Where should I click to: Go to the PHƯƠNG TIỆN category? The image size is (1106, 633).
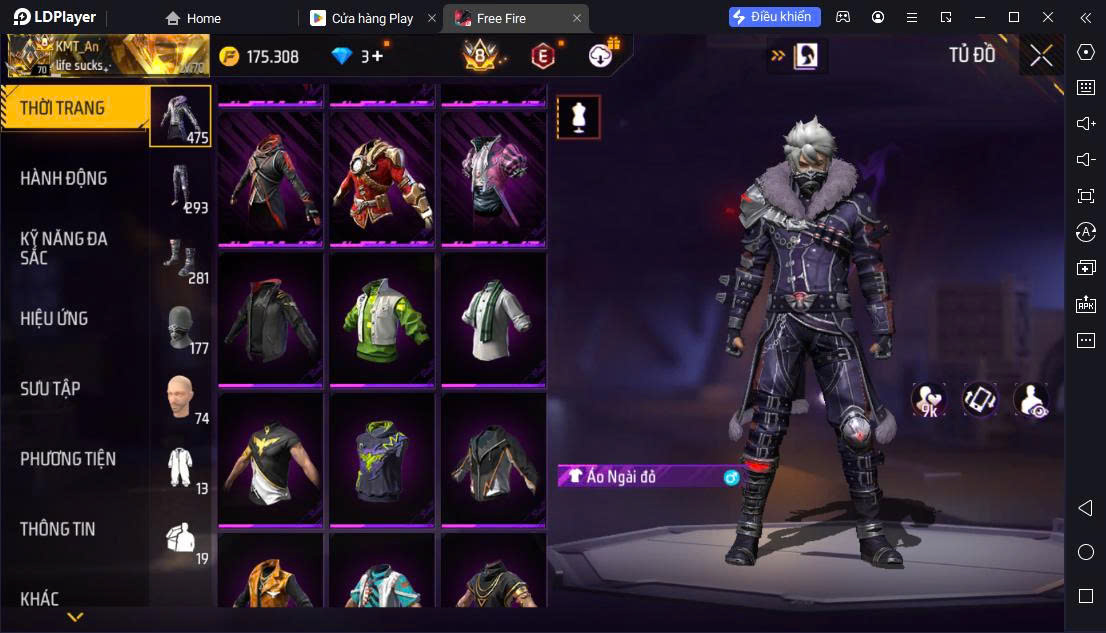68,459
